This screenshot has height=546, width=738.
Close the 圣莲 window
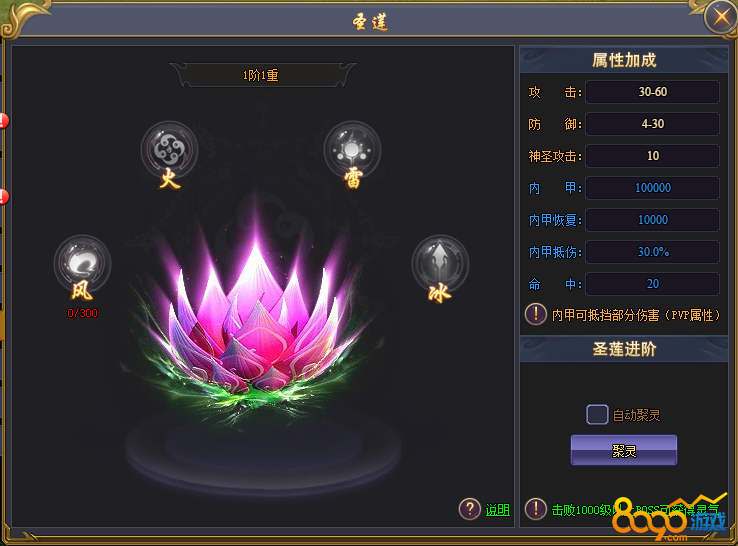(718, 17)
